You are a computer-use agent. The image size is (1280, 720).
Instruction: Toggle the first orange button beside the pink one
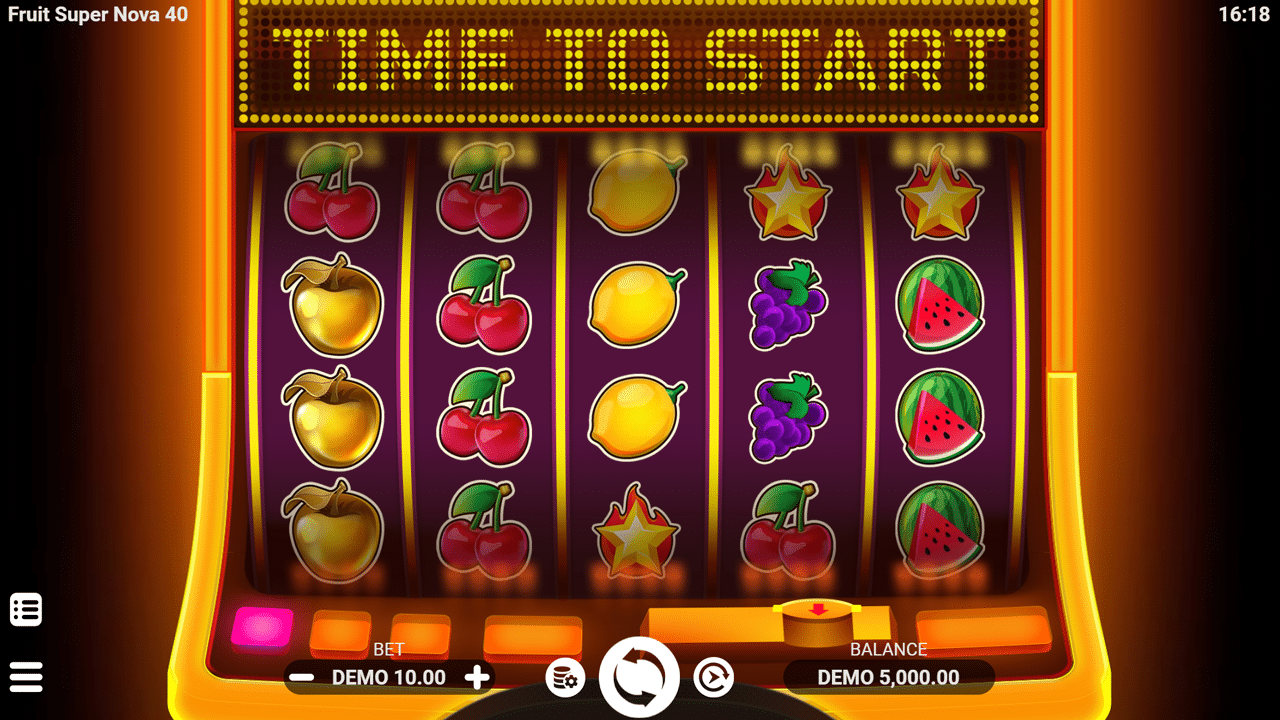click(341, 630)
